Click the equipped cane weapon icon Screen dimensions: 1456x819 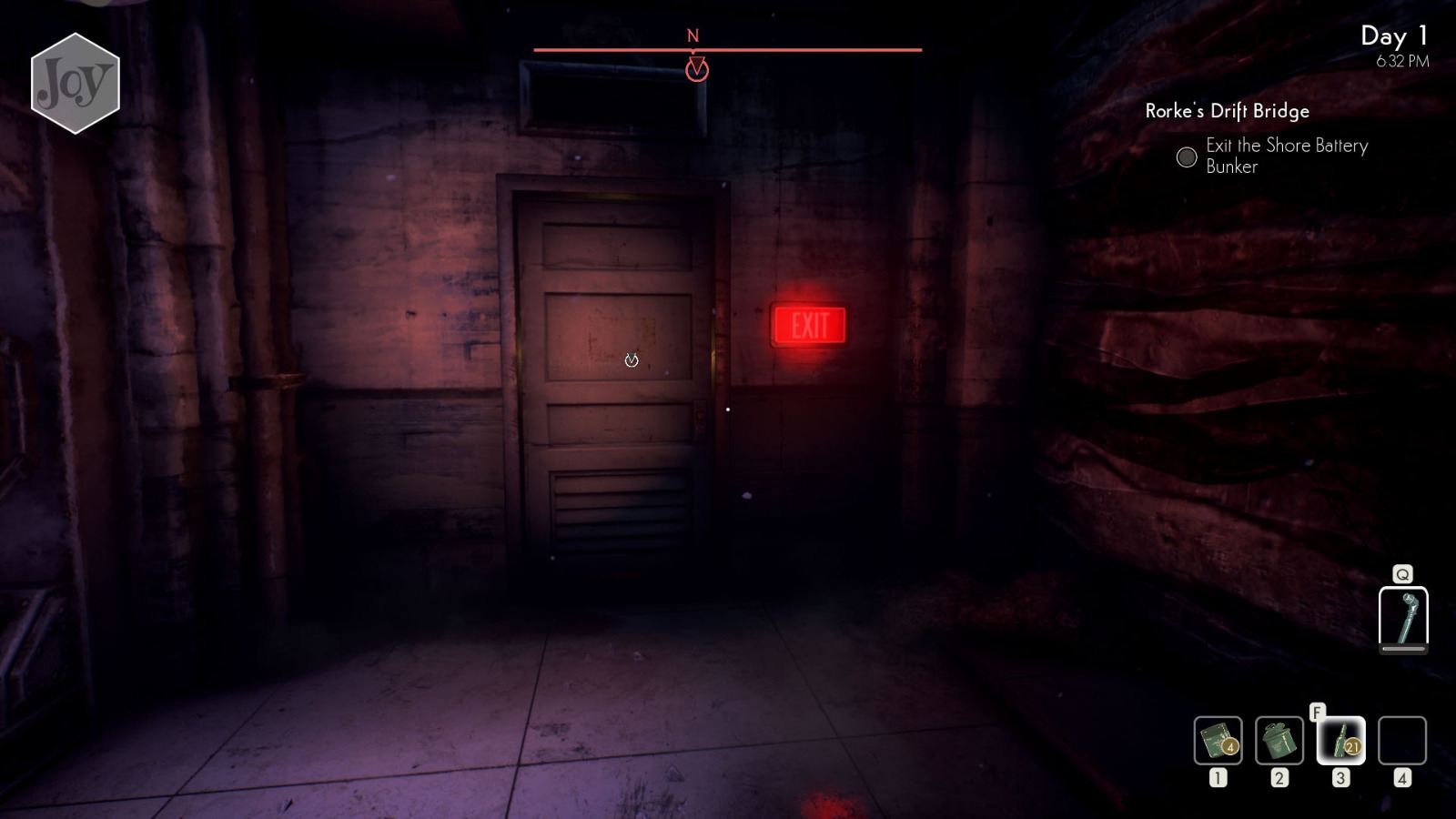(1404, 620)
